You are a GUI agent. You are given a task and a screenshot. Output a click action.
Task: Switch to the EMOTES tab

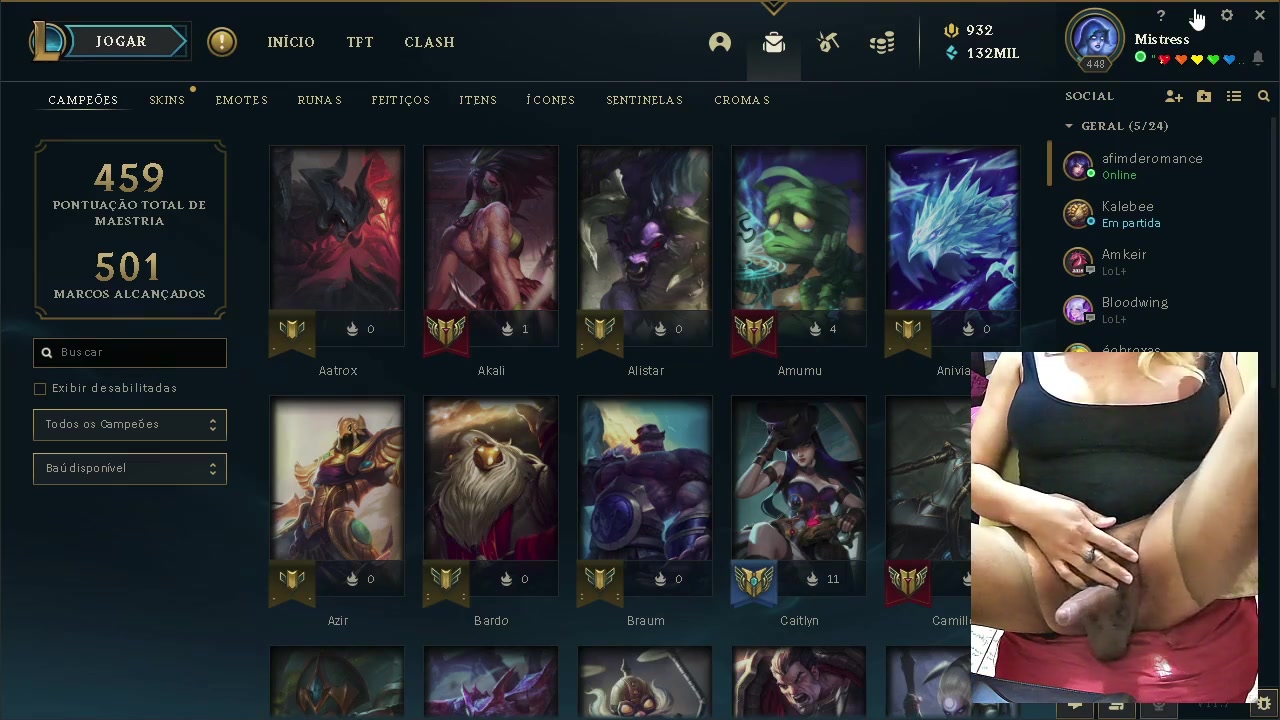click(242, 100)
